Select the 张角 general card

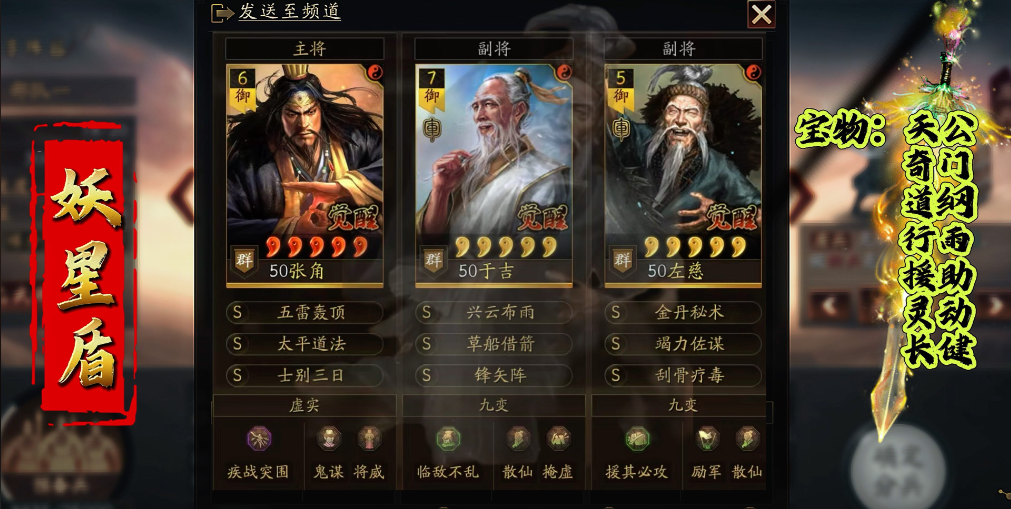305,165
